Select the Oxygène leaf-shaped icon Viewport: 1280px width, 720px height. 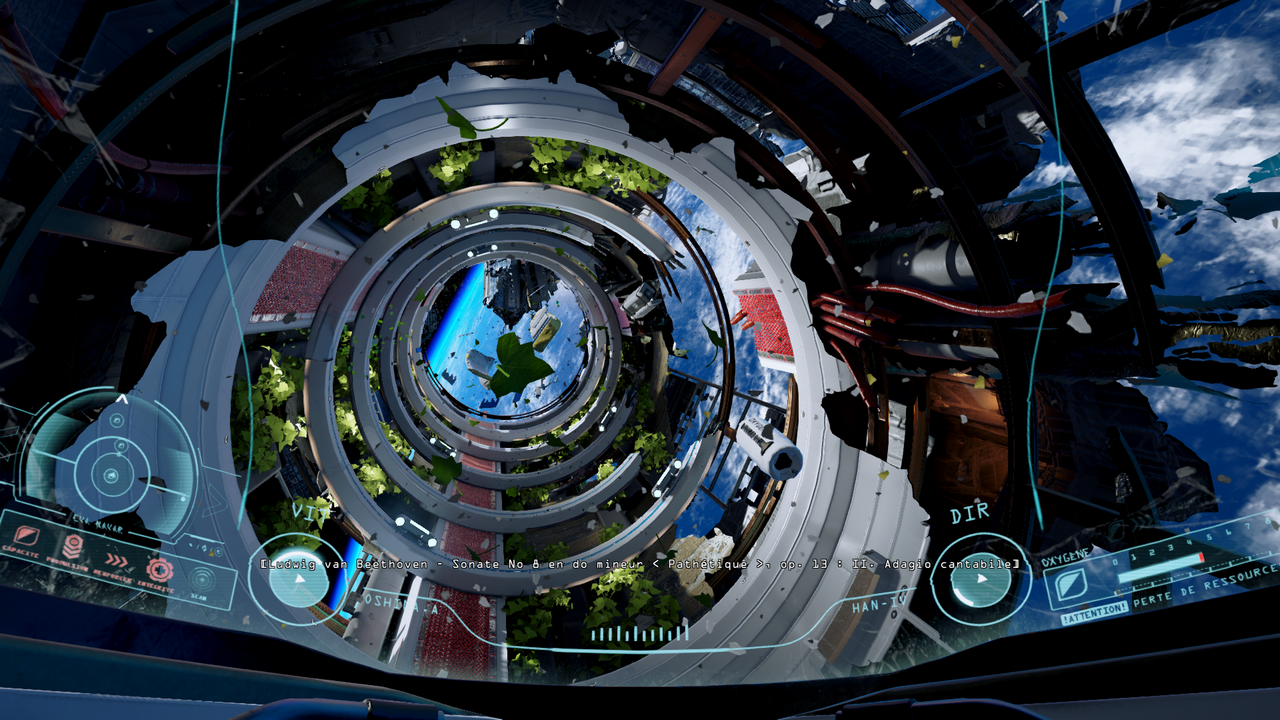(x=1072, y=585)
